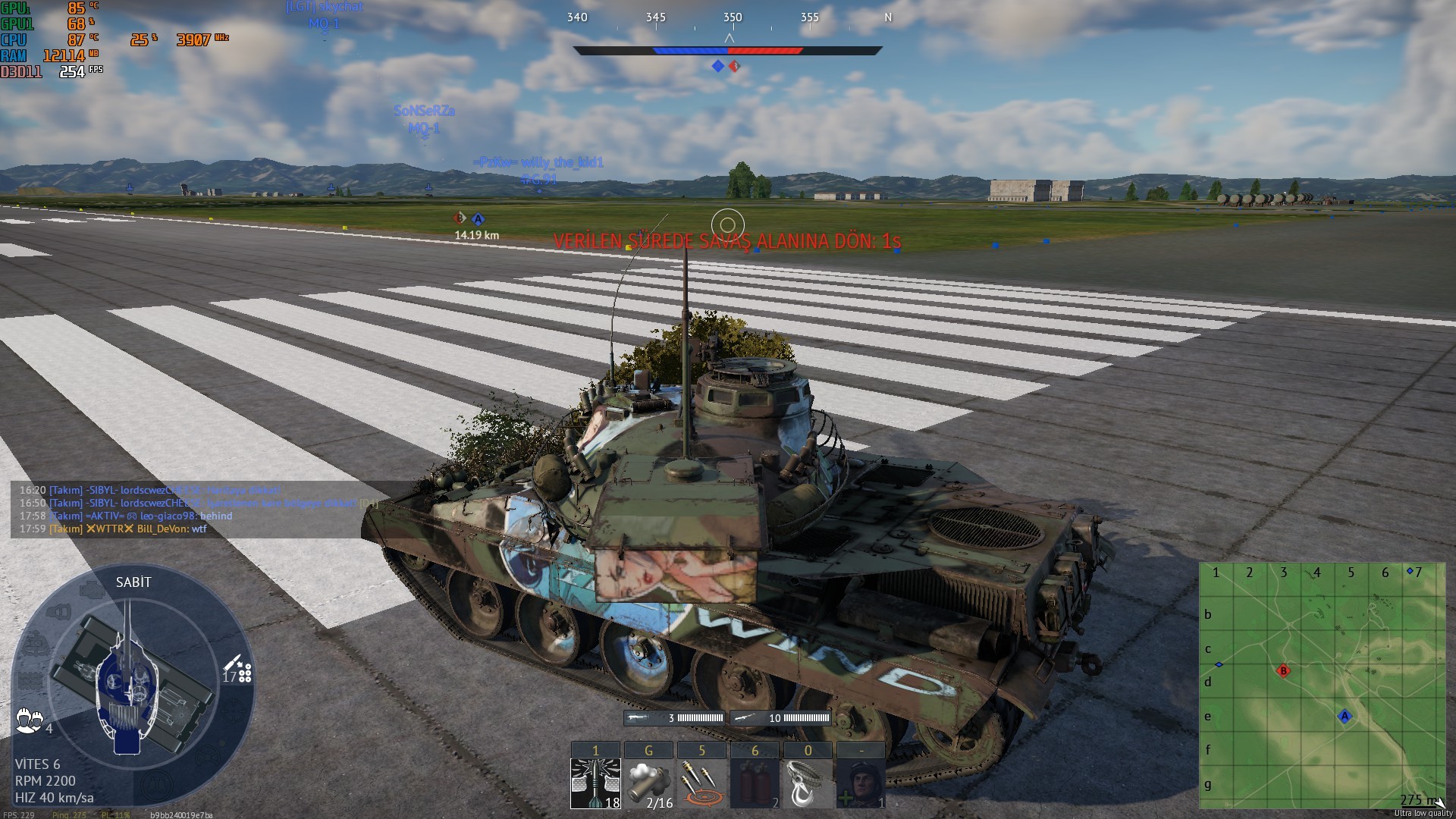Click capture point B on the minimap
Image resolution: width=1456 pixels, height=819 pixels.
click(x=1283, y=671)
